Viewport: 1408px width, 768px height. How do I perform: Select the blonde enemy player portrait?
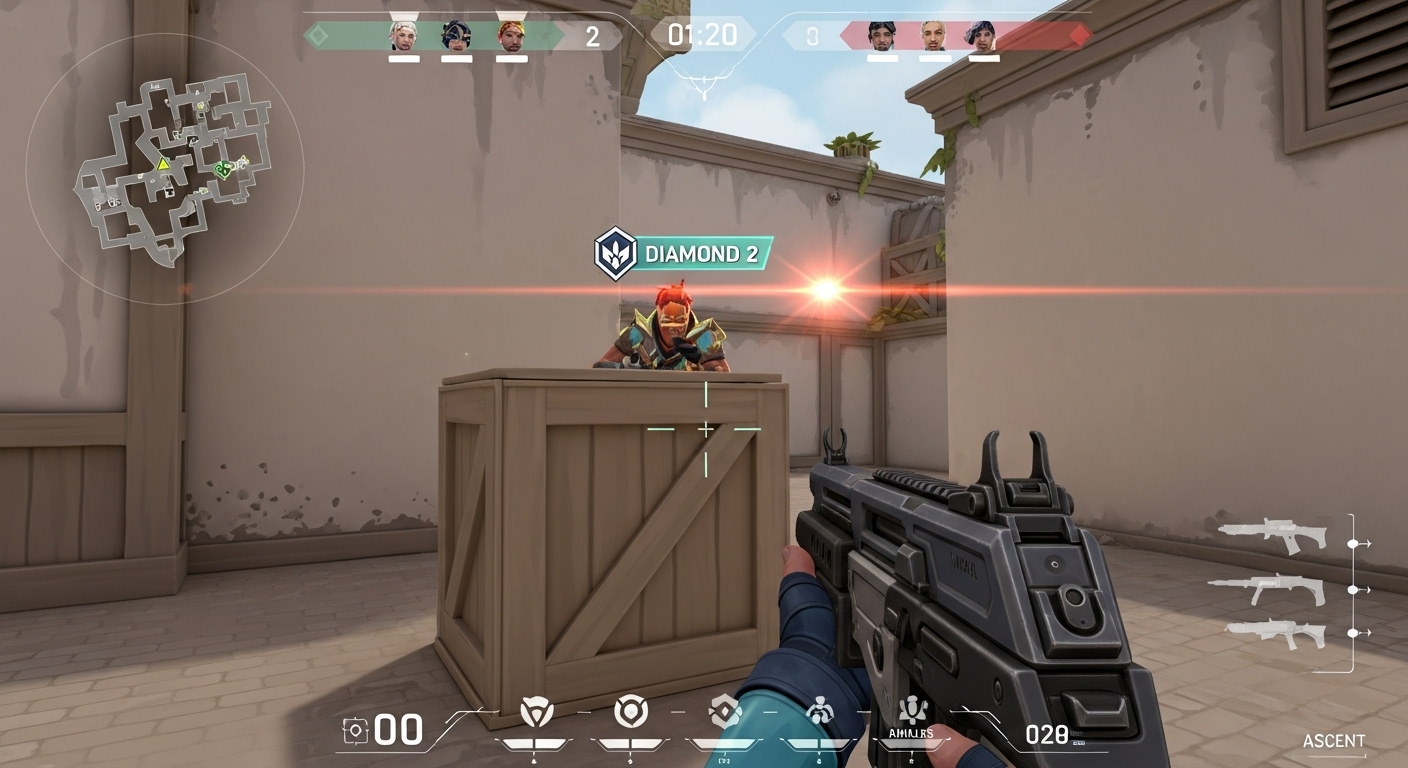coord(934,35)
